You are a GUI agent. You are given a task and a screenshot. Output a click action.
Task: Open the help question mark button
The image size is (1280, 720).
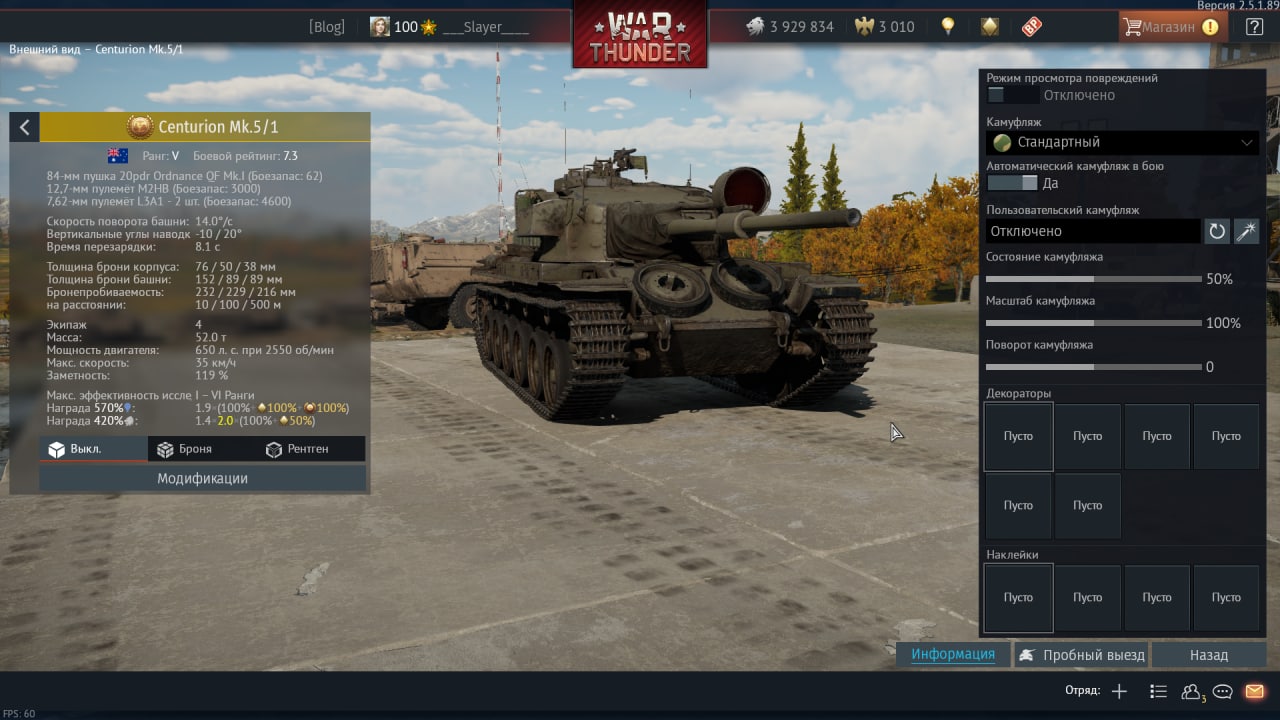(1254, 27)
